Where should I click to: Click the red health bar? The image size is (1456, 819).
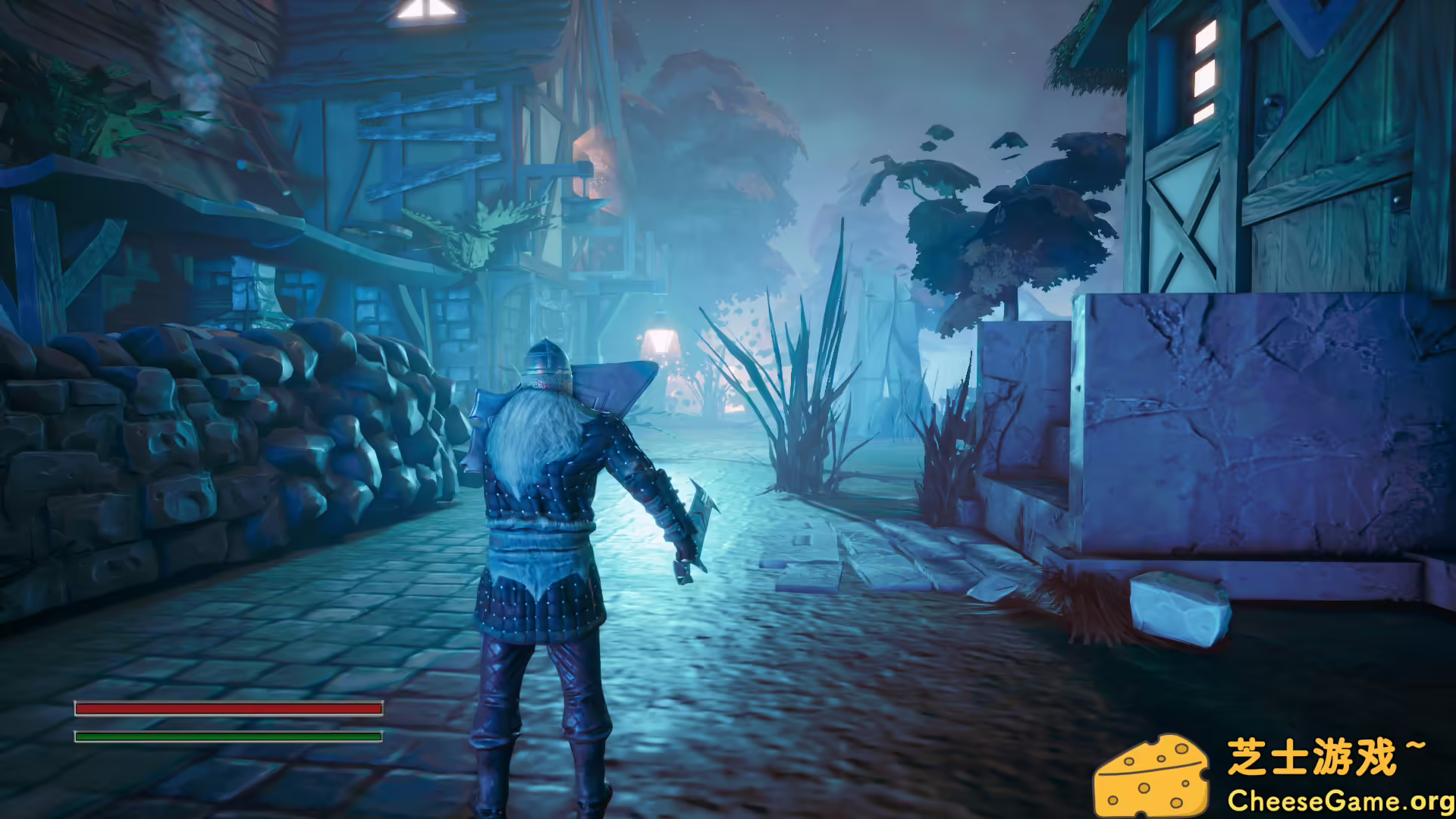coord(227,707)
